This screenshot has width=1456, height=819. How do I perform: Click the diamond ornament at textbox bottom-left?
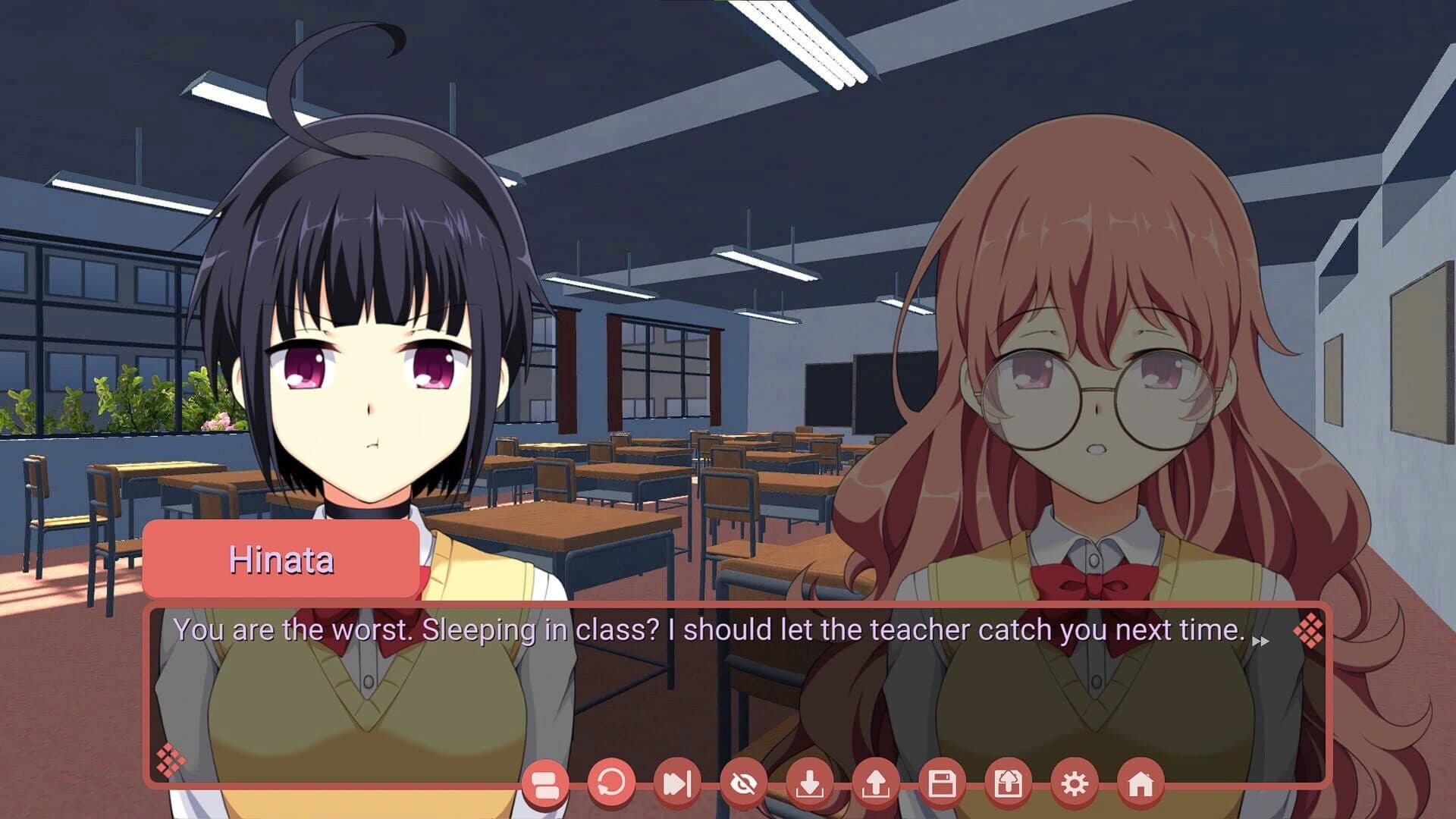172,758
